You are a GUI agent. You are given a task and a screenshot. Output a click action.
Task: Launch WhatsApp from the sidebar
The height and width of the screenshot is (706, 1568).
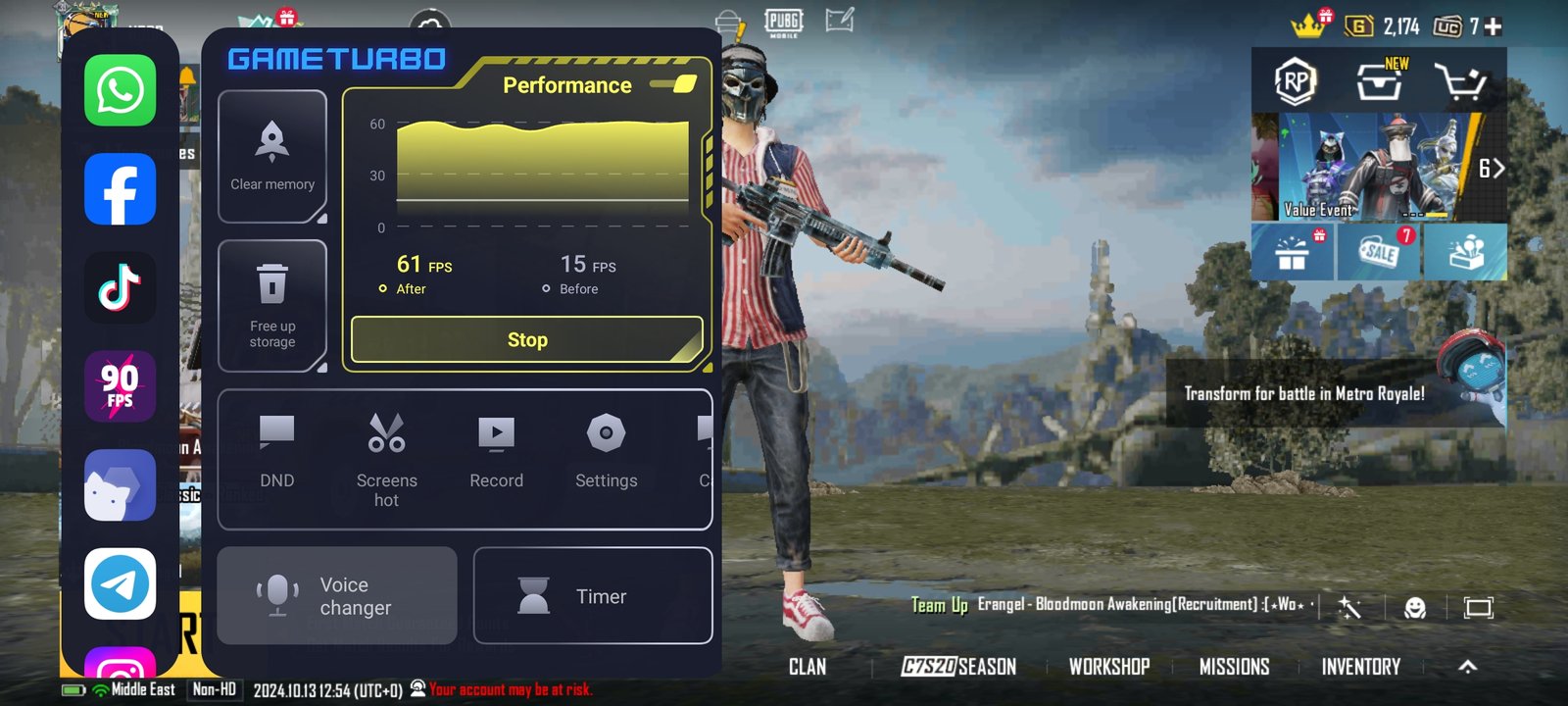tap(119, 90)
